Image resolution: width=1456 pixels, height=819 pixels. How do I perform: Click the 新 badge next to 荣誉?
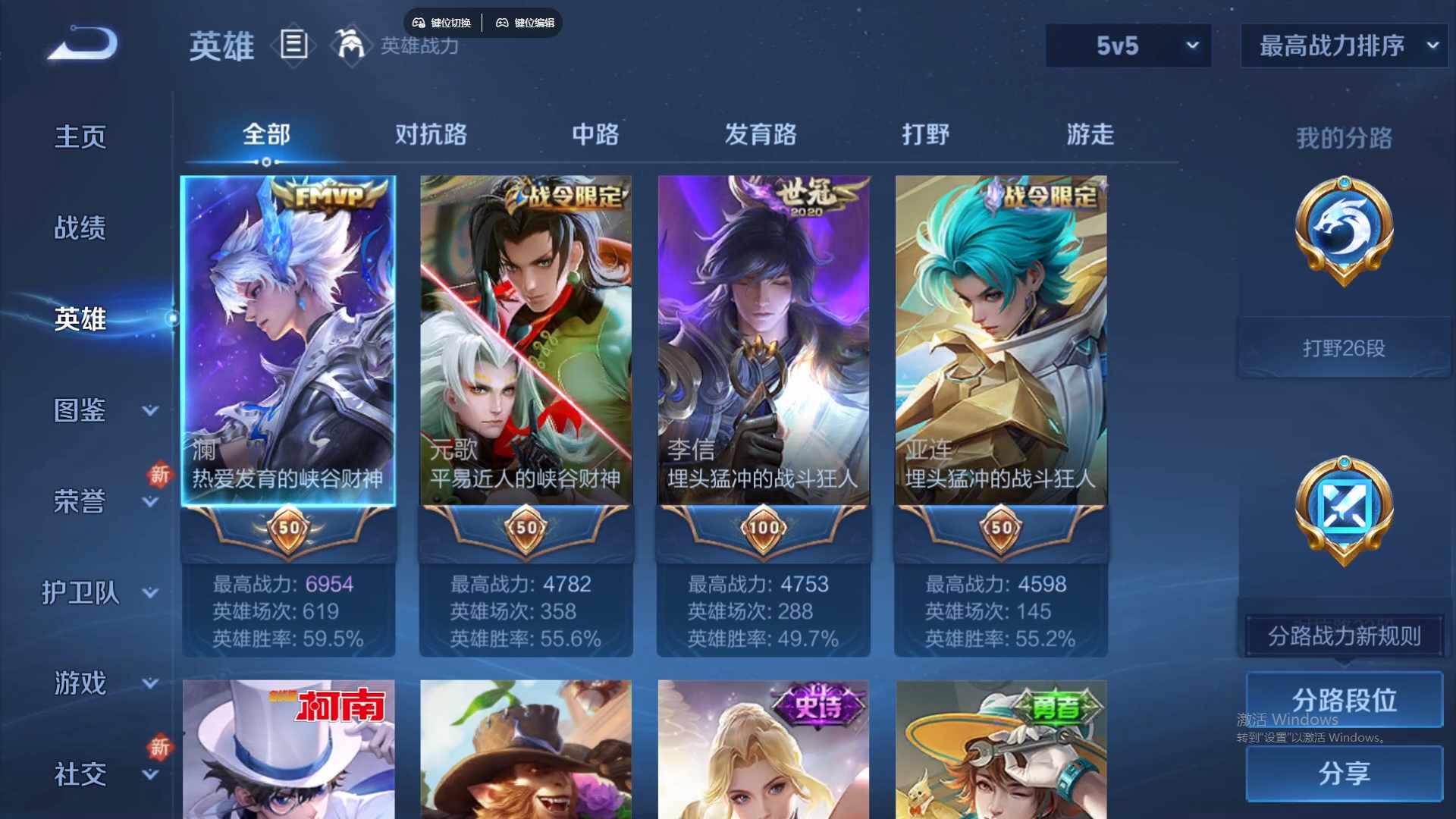[x=159, y=475]
